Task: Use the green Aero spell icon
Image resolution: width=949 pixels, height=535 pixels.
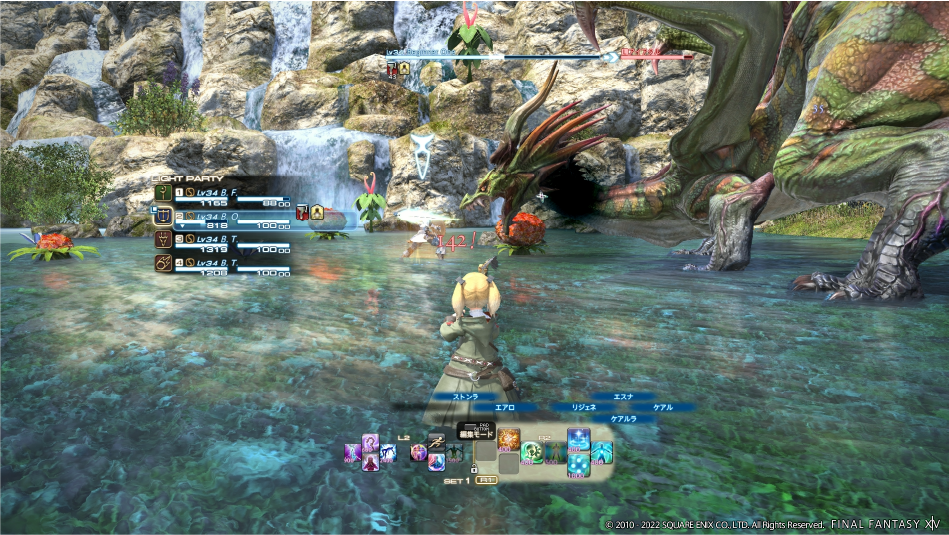Action: click(x=532, y=452)
